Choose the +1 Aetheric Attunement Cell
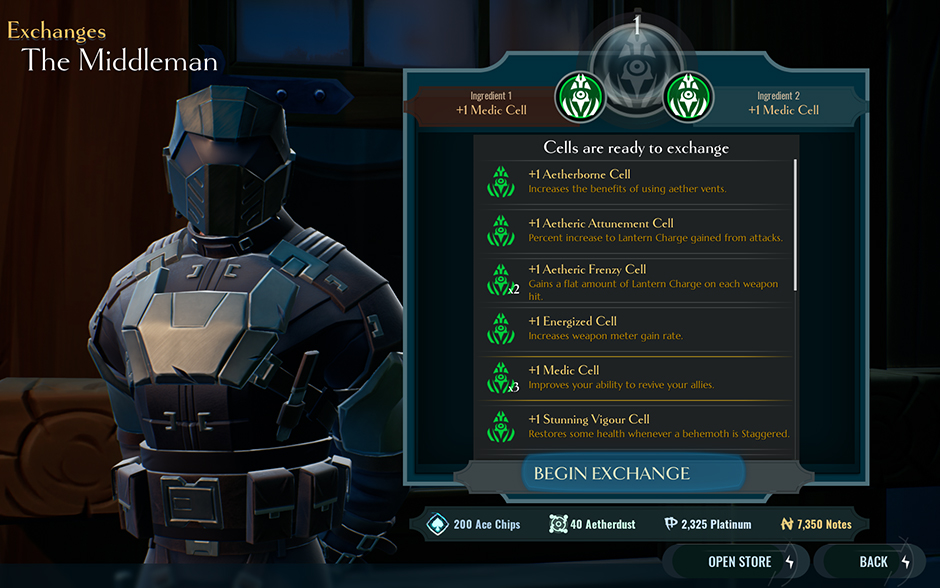The image size is (940, 588). tap(635, 230)
